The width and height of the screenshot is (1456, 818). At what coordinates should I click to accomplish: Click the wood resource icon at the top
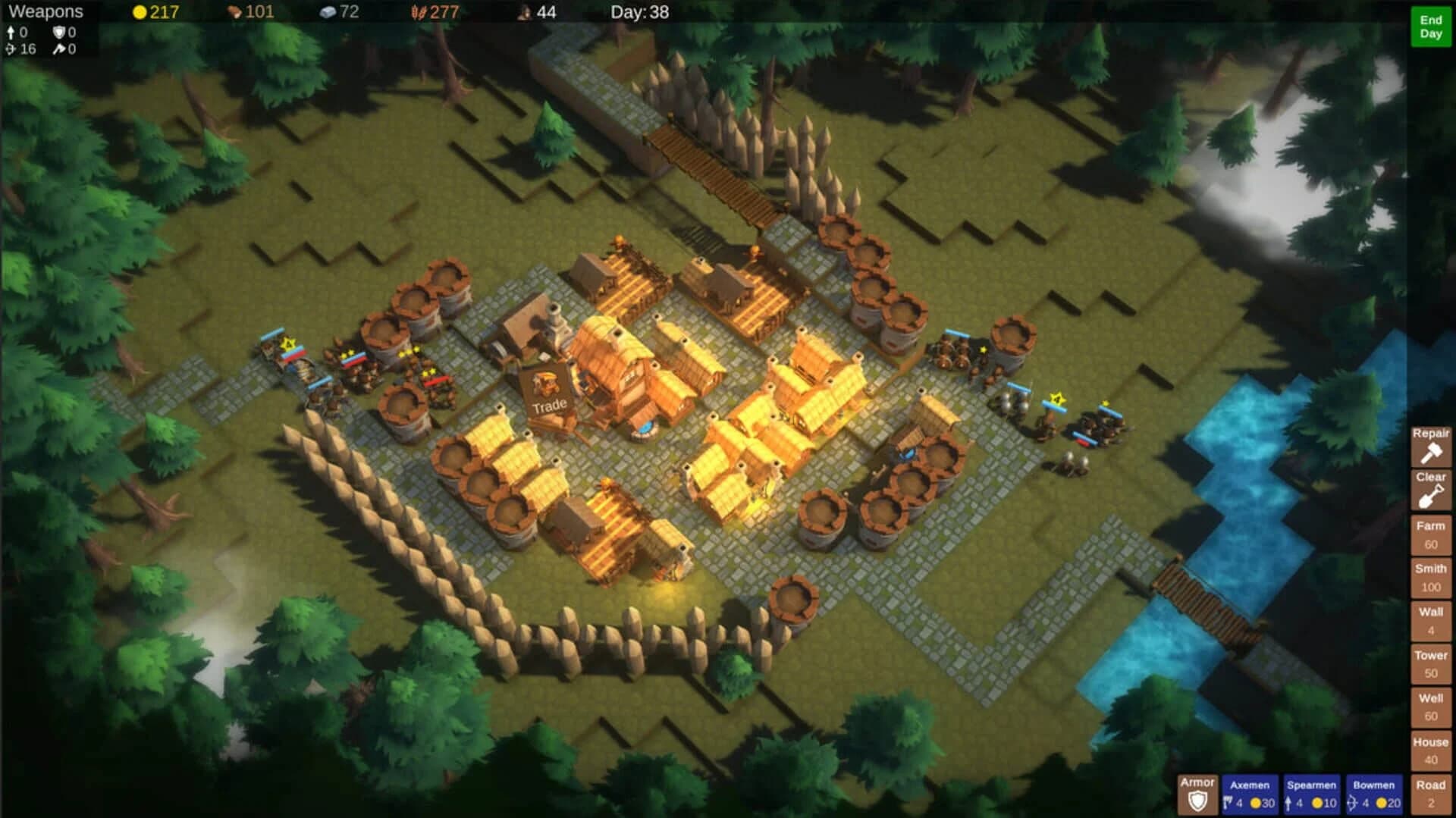(233, 12)
